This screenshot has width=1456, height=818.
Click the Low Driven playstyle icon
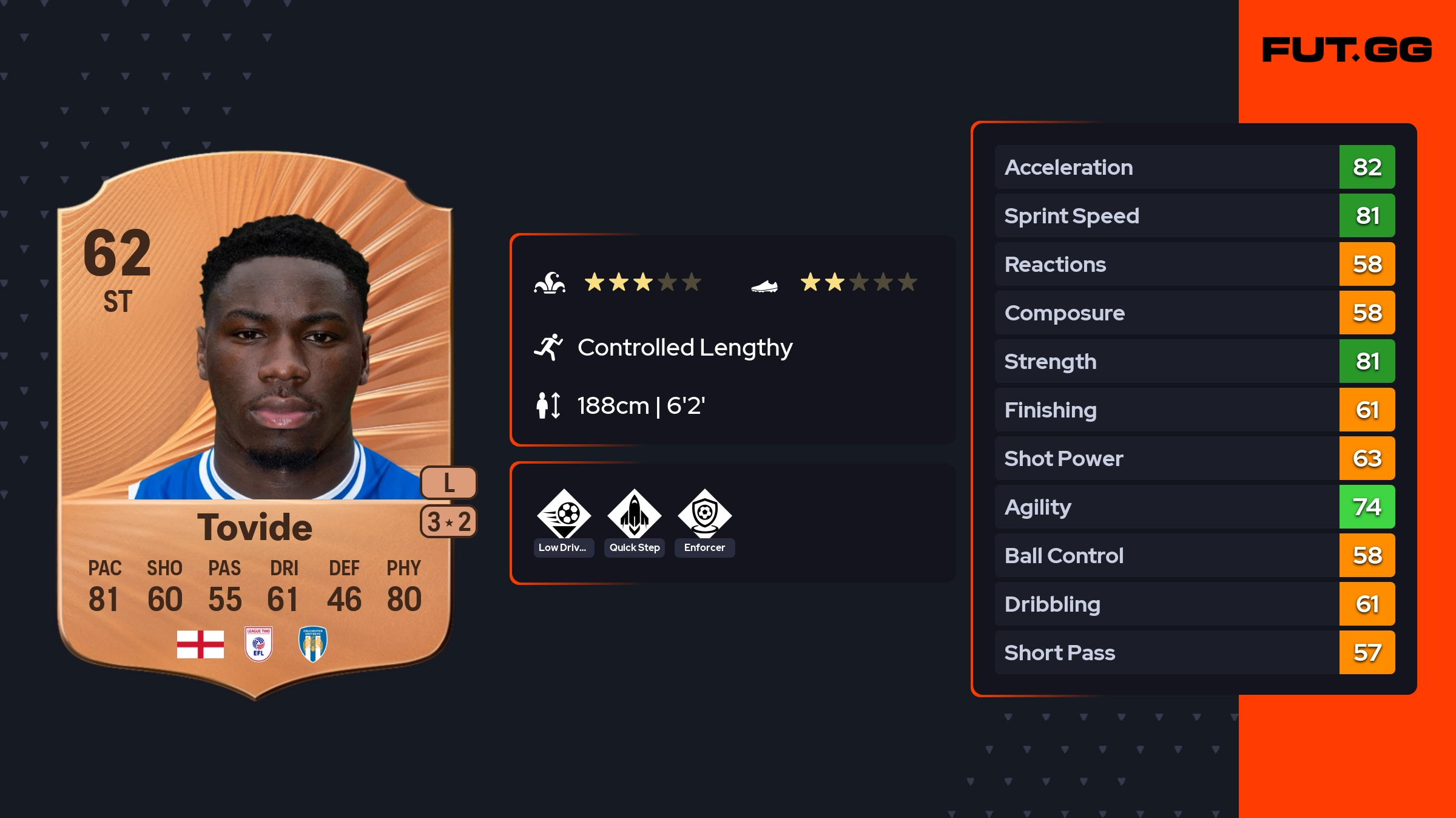coord(564,515)
